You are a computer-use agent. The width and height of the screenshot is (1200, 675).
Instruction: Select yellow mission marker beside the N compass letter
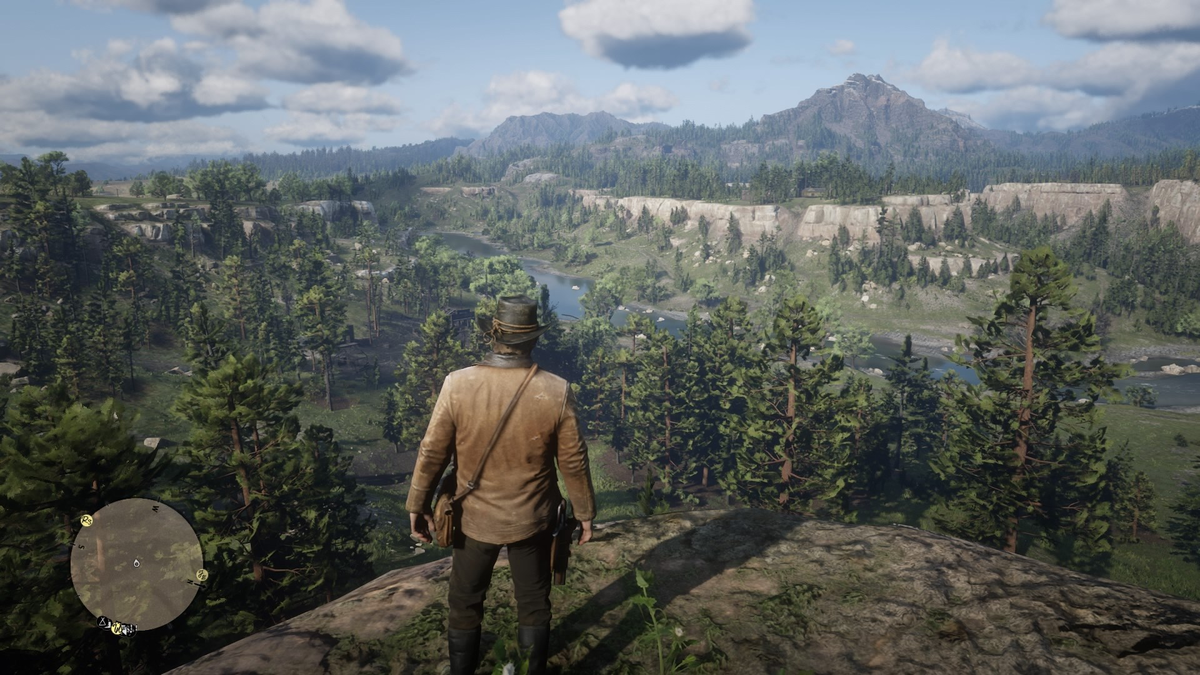point(202,575)
